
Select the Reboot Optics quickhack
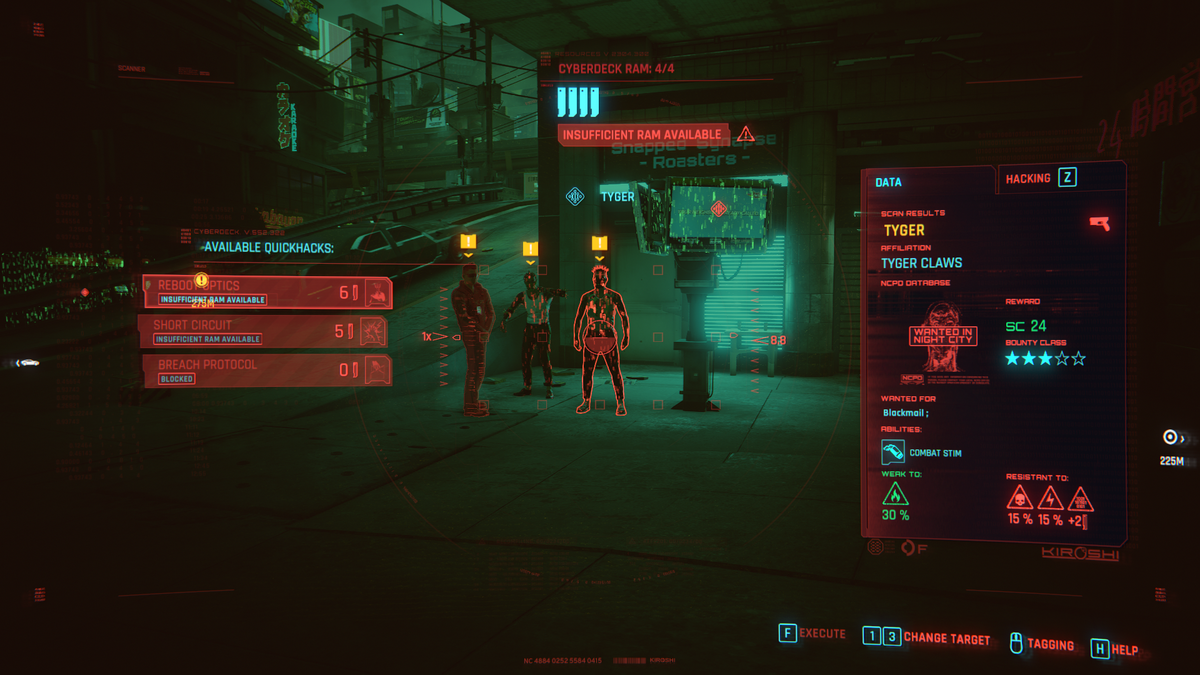tap(266, 292)
